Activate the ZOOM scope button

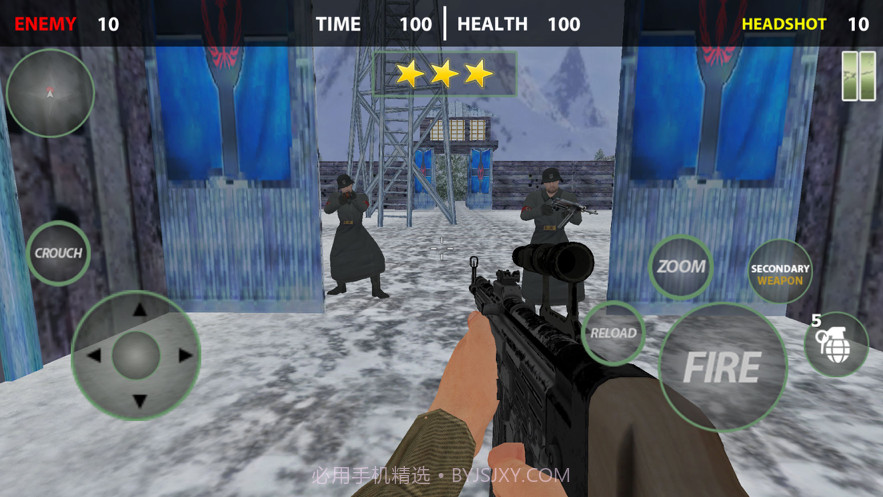click(x=681, y=267)
